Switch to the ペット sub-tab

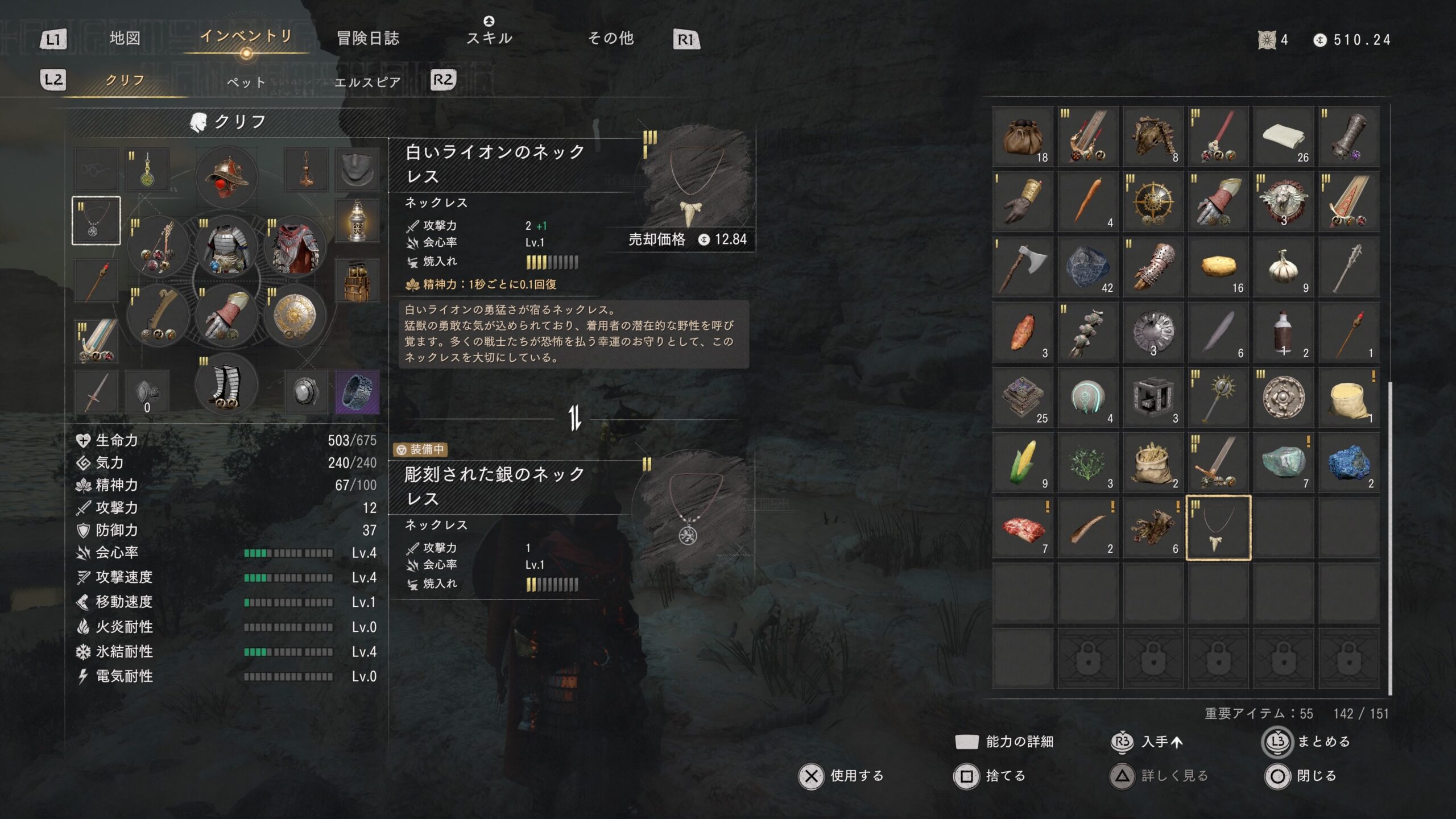tap(246, 82)
